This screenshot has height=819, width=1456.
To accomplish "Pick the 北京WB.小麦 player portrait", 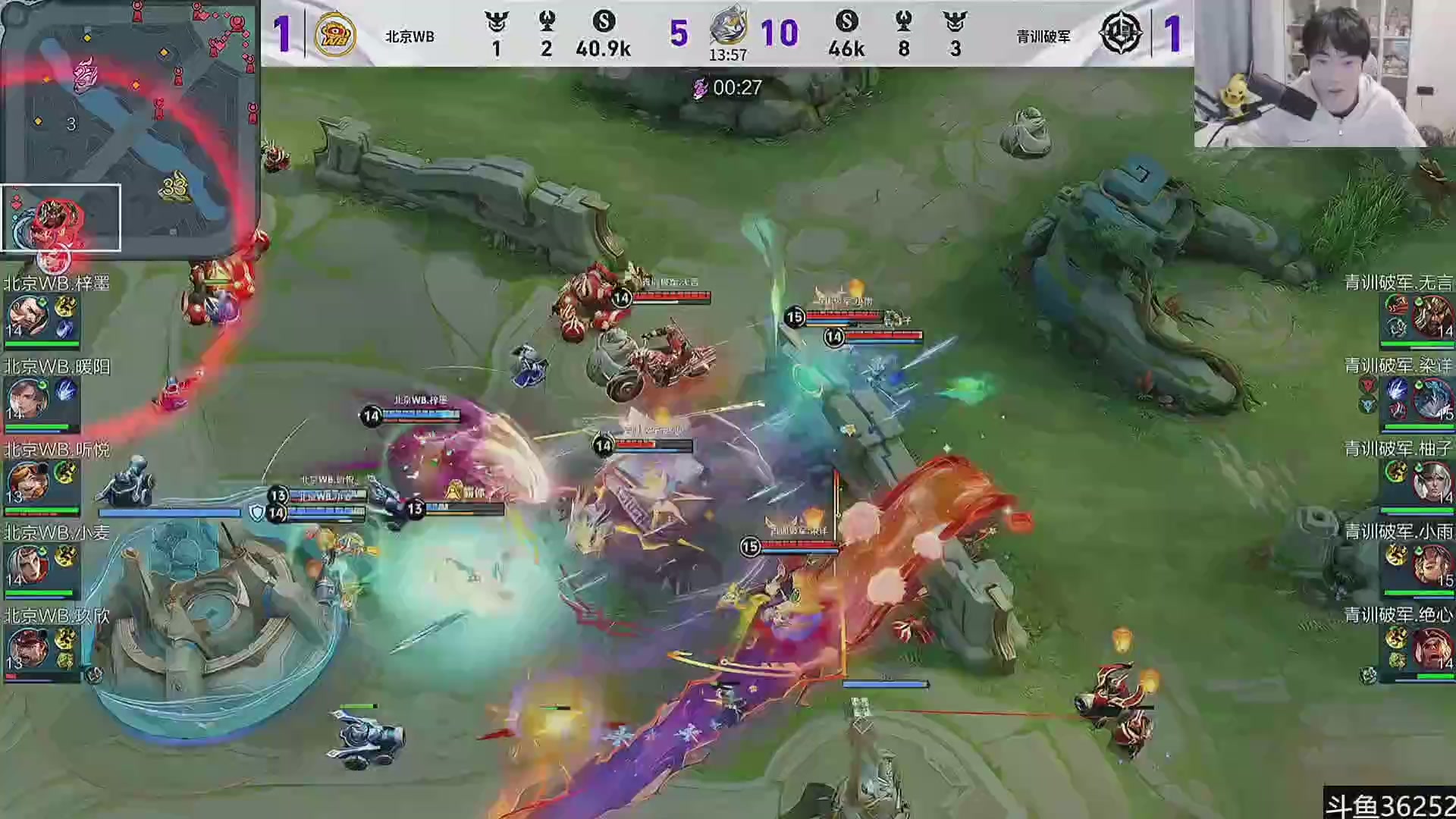I will (x=29, y=566).
